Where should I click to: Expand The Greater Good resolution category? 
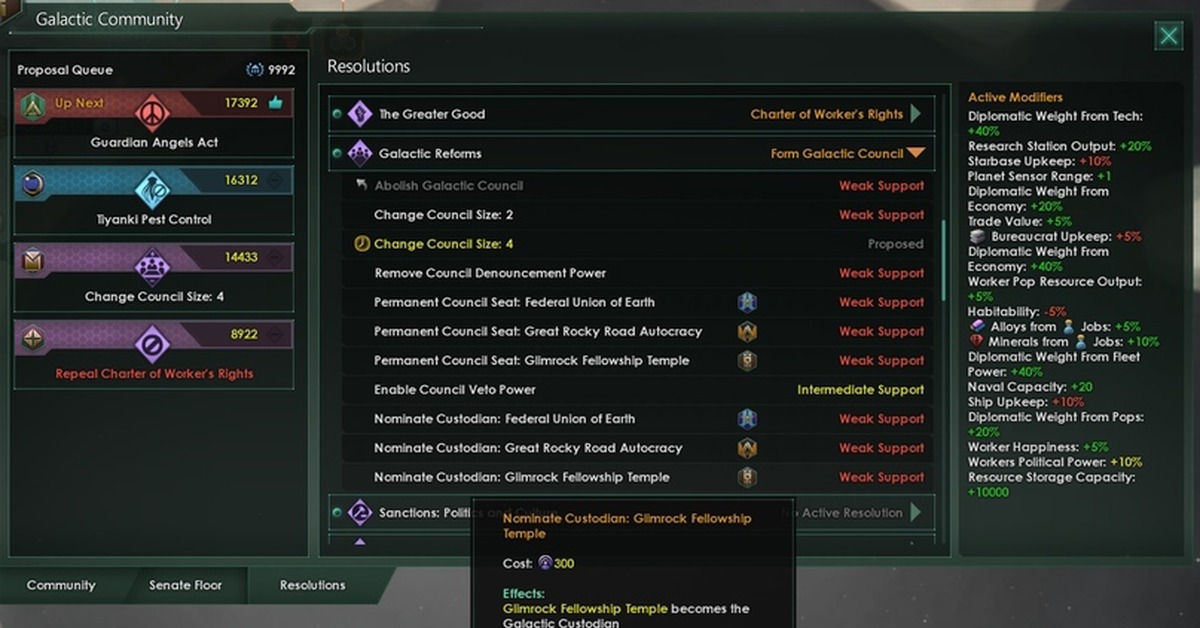pyautogui.click(x=916, y=114)
